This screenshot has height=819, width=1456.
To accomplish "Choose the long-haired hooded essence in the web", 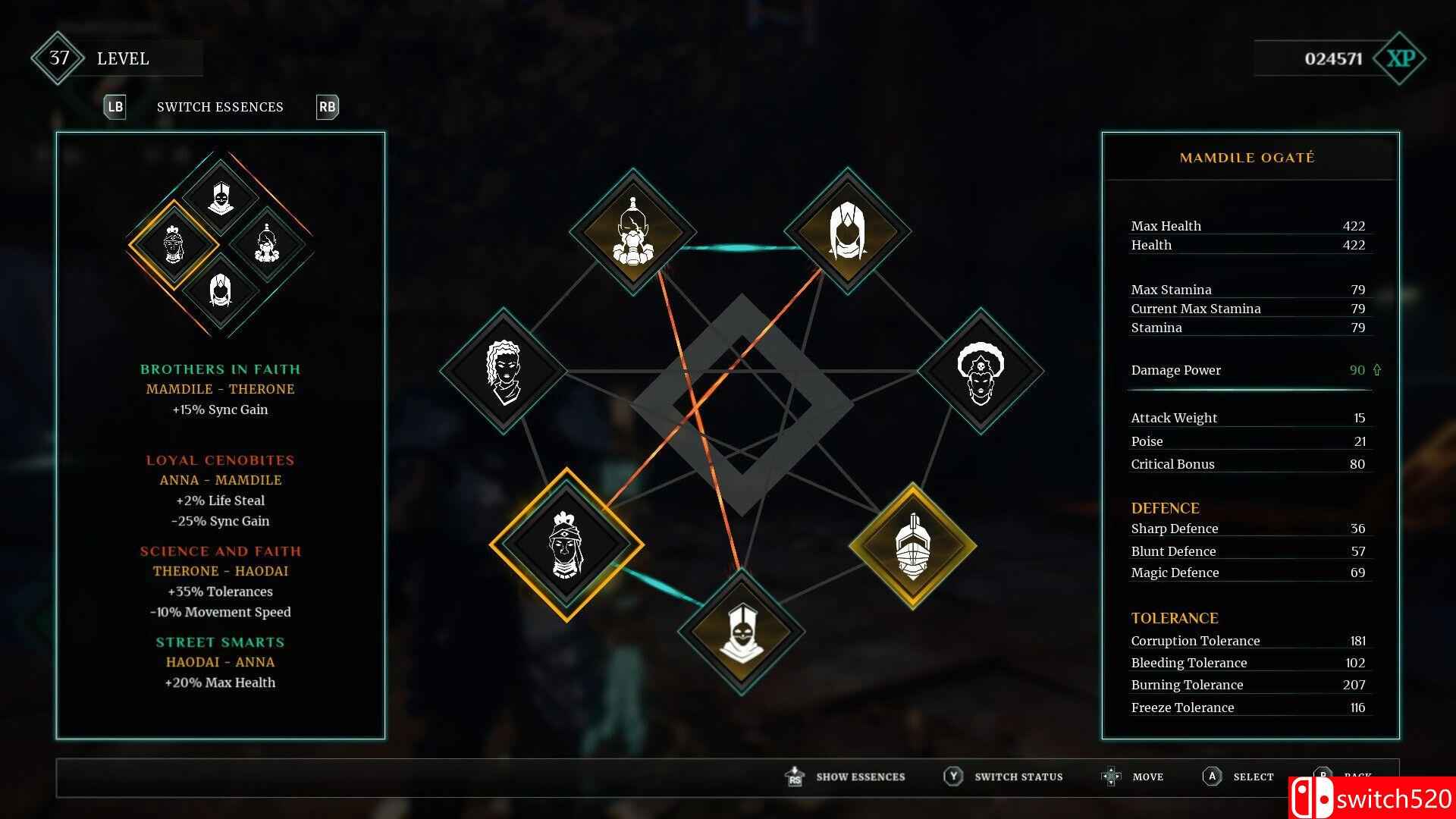I will pos(847,231).
